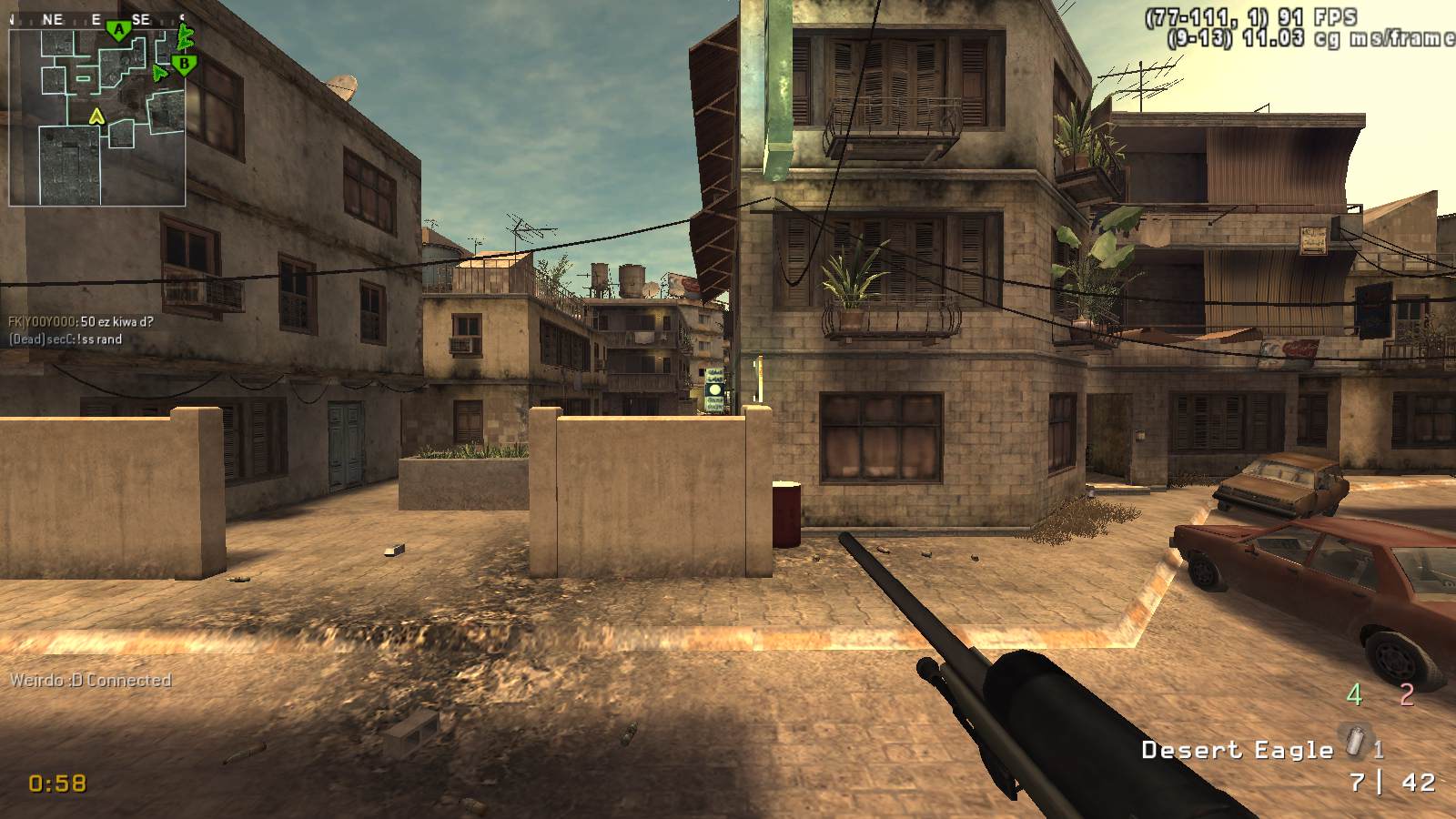Viewport: 1456px width, 819px height.
Task: Select the smoke grenade icon
Action: tap(1356, 742)
